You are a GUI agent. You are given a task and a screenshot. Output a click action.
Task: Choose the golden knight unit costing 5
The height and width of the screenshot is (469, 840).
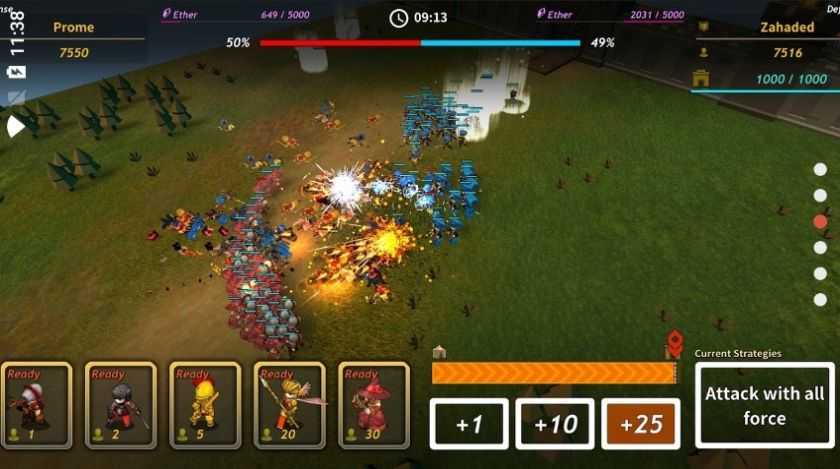[205, 405]
